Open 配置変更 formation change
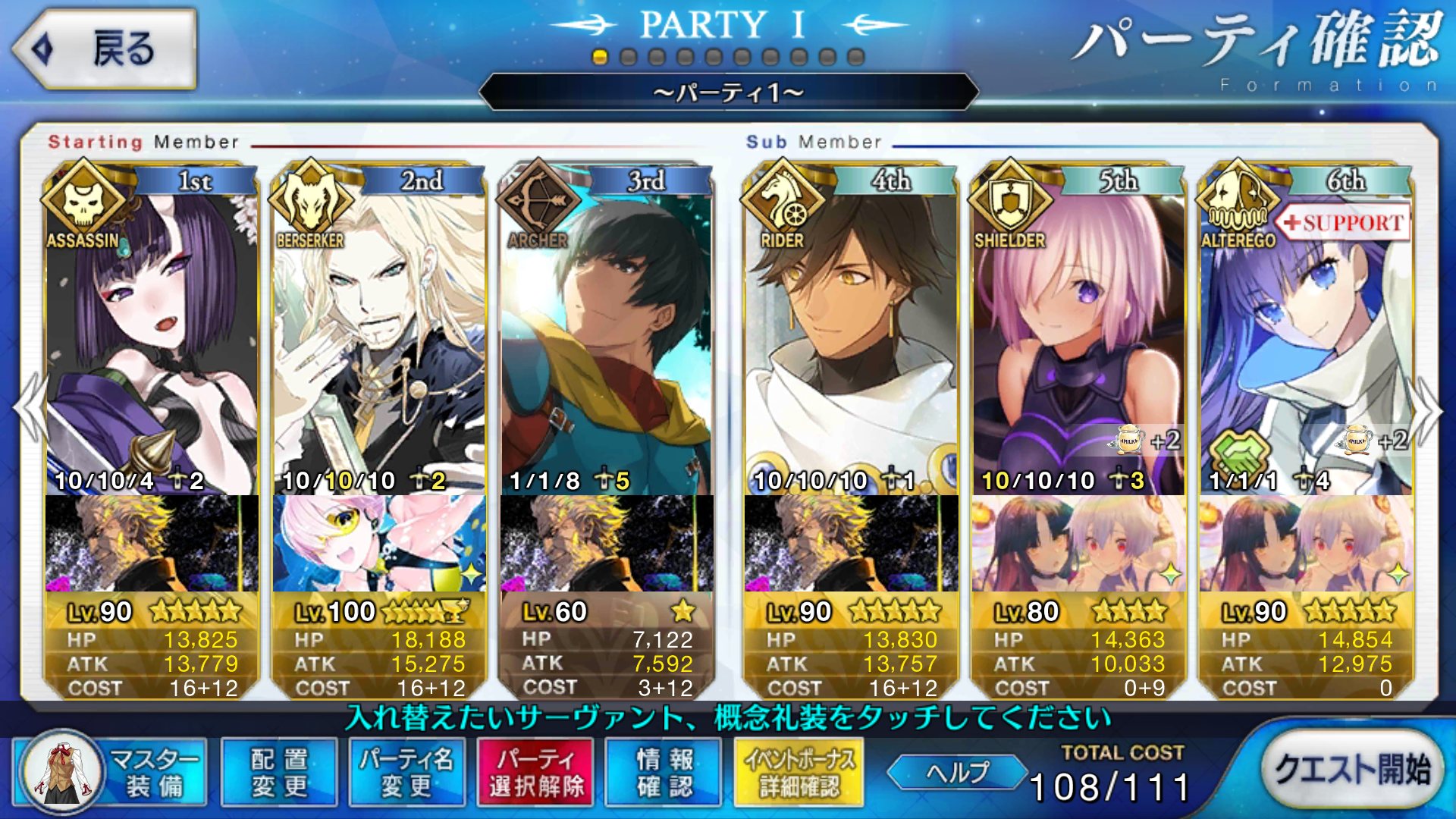Viewport: 1456px width, 819px height. click(x=279, y=772)
